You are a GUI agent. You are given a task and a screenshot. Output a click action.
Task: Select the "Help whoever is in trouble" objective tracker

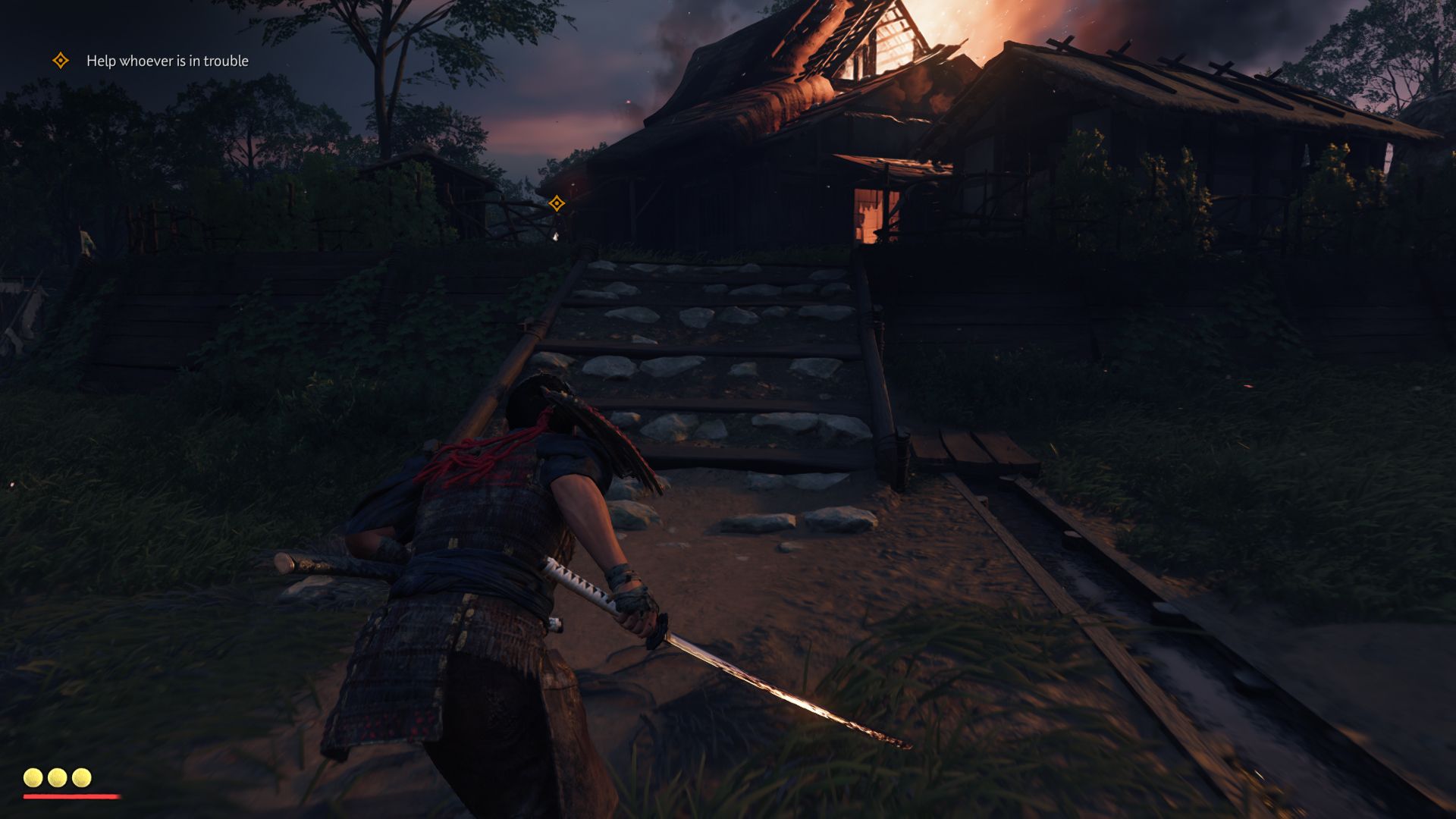click(167, 61)
